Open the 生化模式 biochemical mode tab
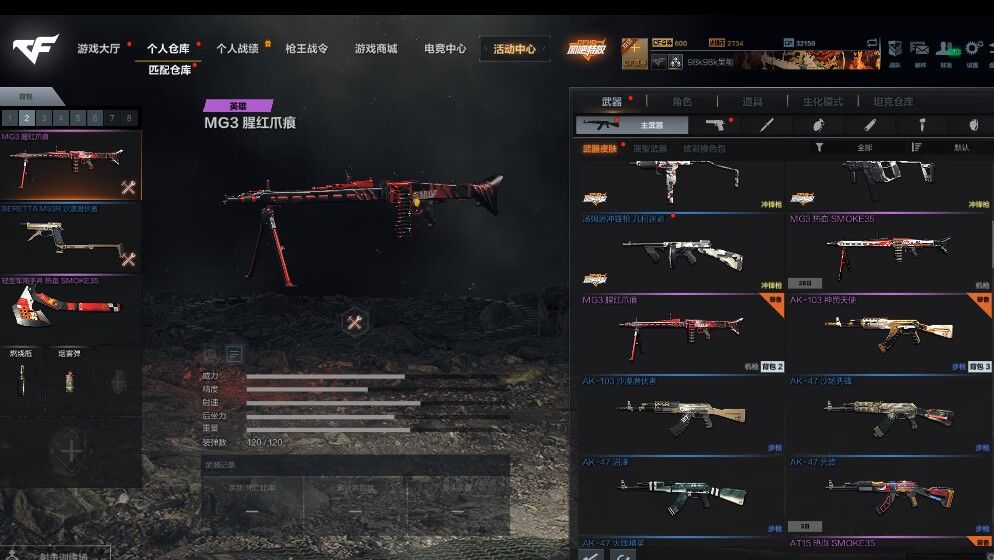Image resolution: width=994 pixels, height=560 pixels. tap(824, 101)
